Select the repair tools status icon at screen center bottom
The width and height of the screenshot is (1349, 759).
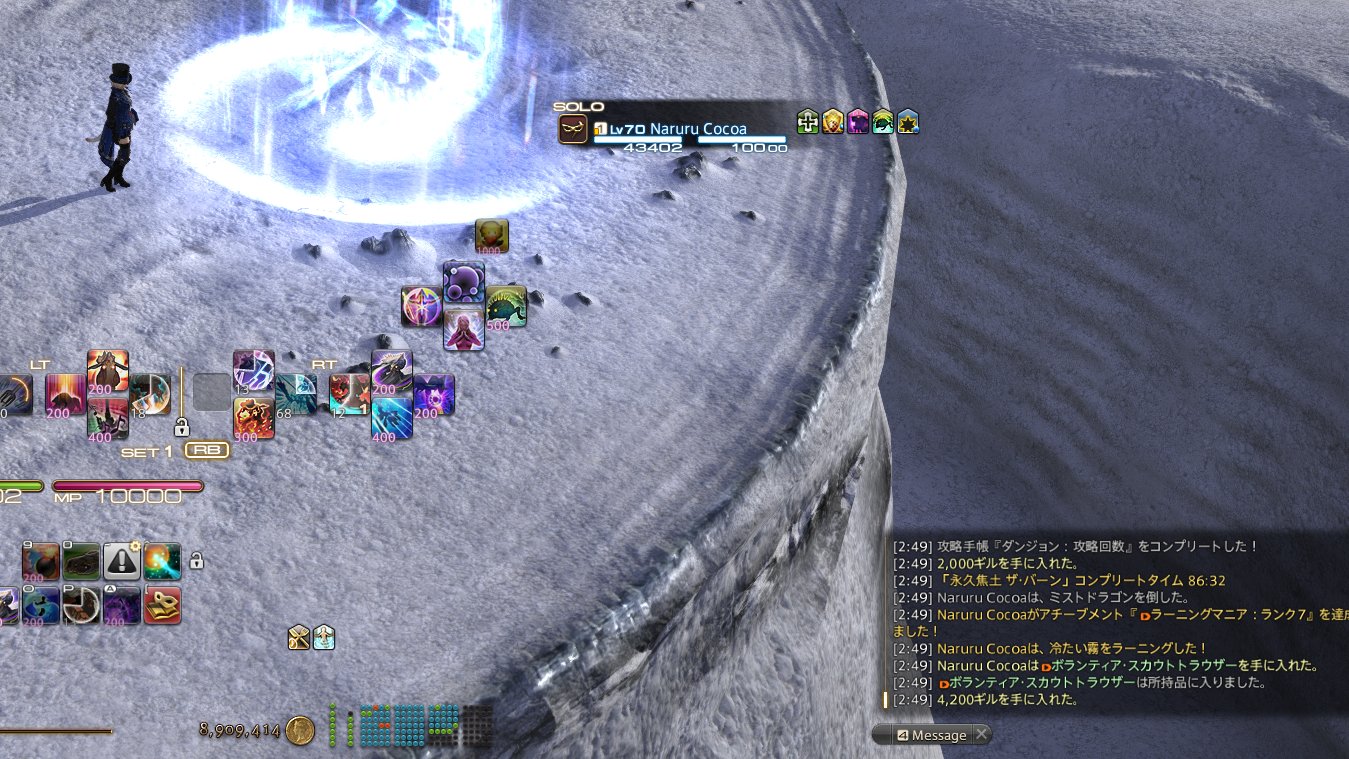(x=299, y=638)
